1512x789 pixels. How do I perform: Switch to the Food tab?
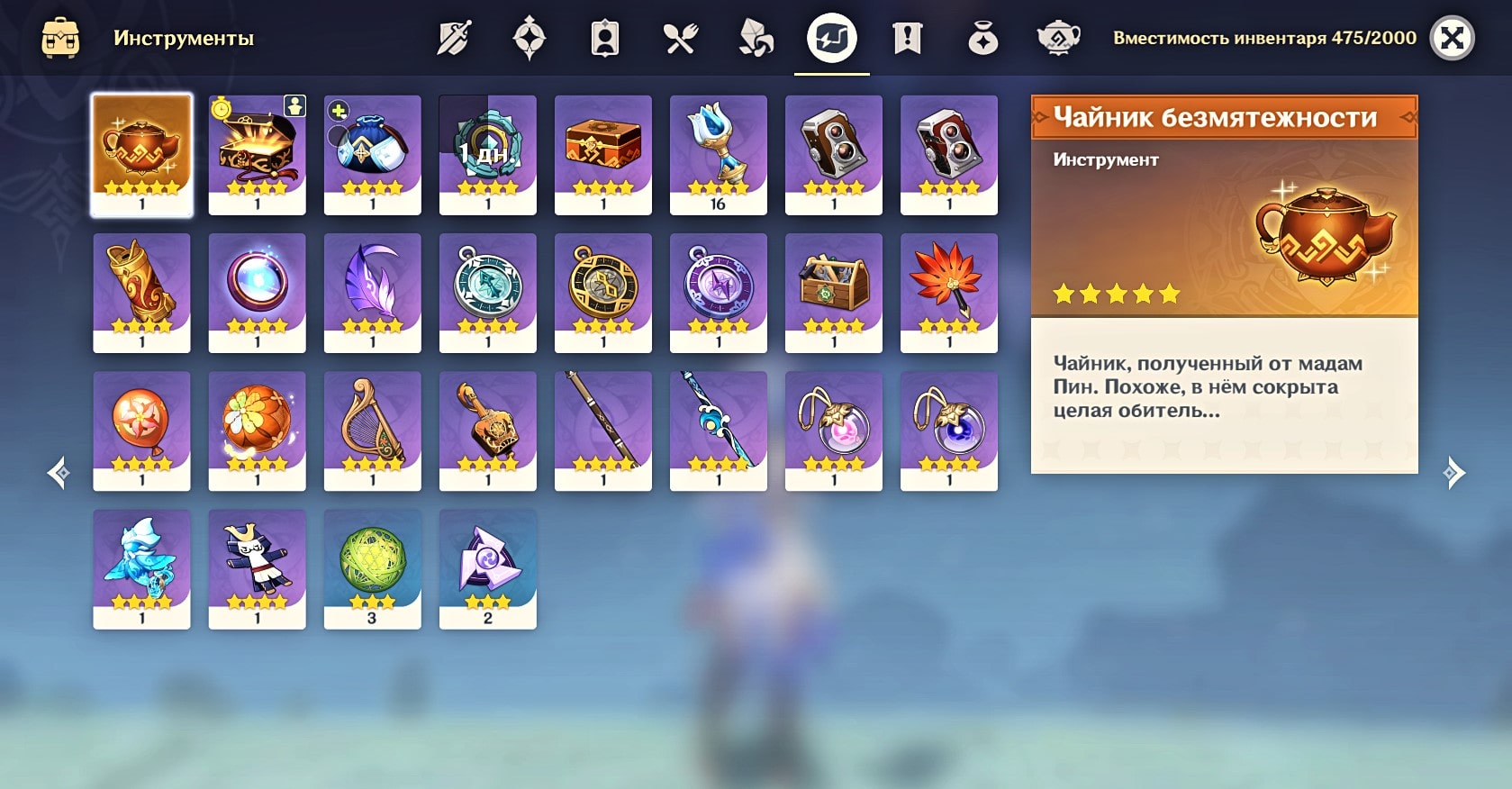[x=680, y=39]
